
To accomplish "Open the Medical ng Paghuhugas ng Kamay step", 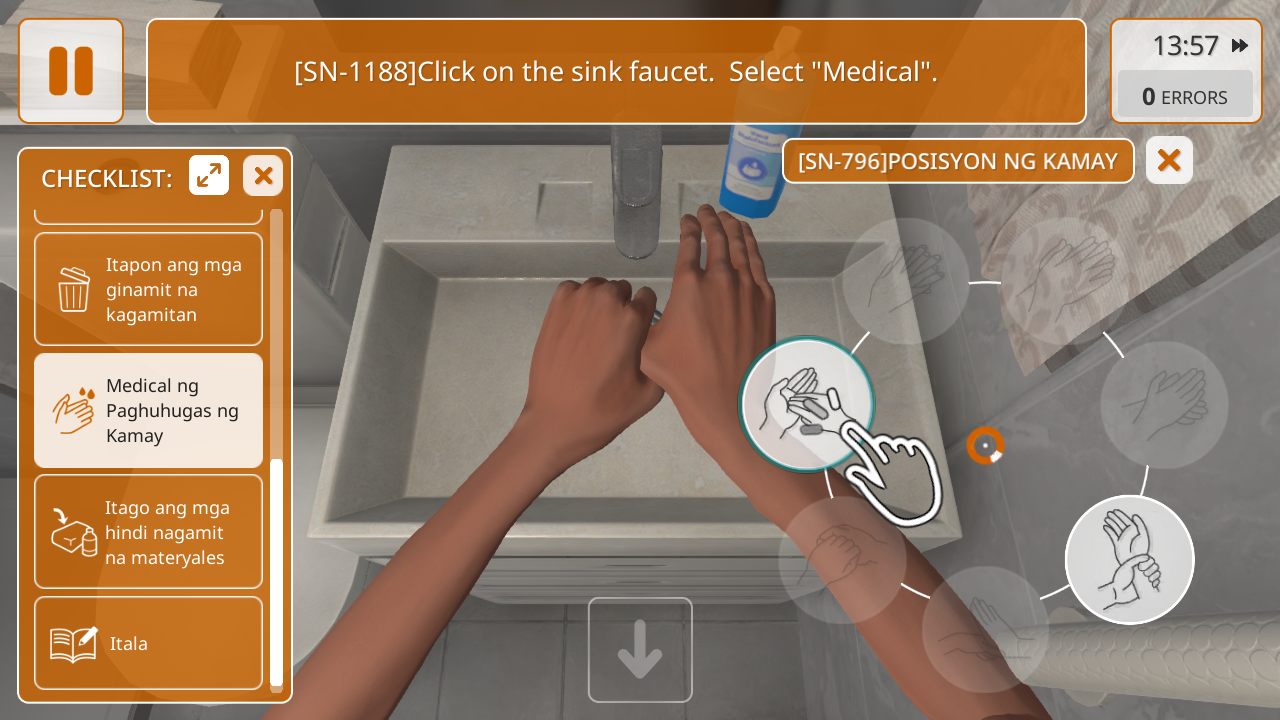I will pyautogui.click(x=148, y=411).
